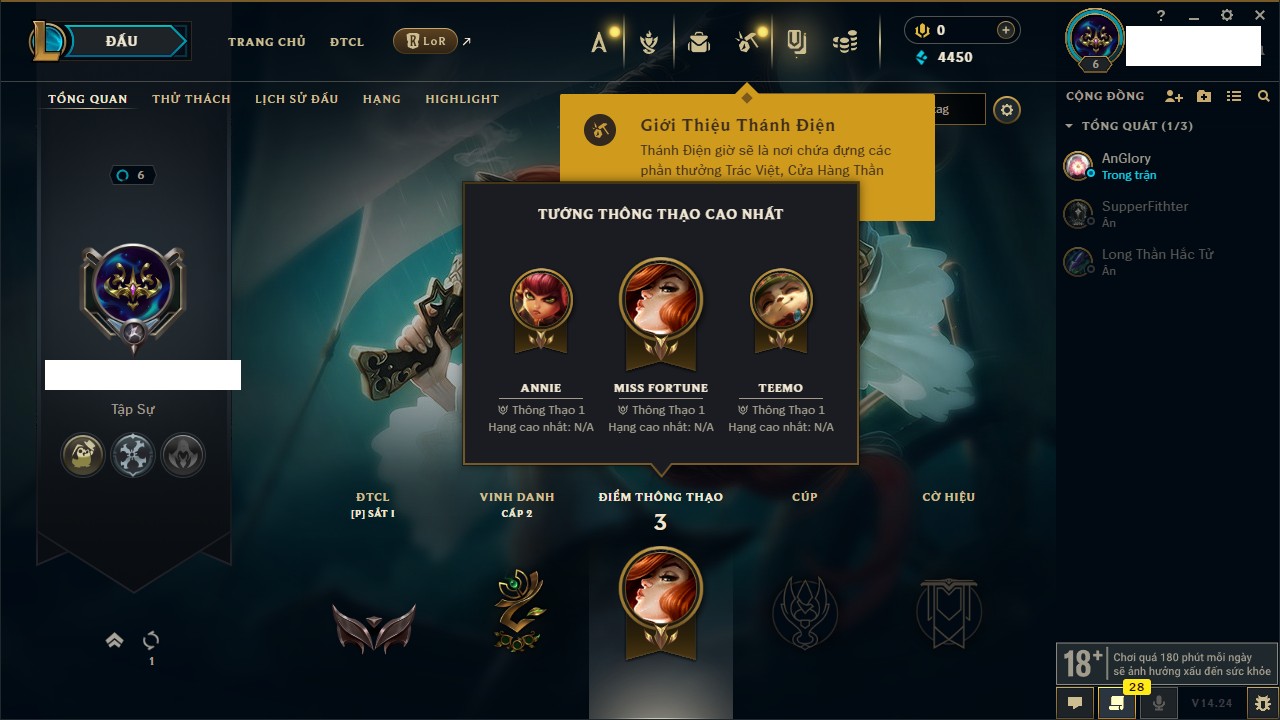Screen dimensions: 1280x720
Task: Switch to the THỬ THÁCH tab
Action: coord(191,99)
